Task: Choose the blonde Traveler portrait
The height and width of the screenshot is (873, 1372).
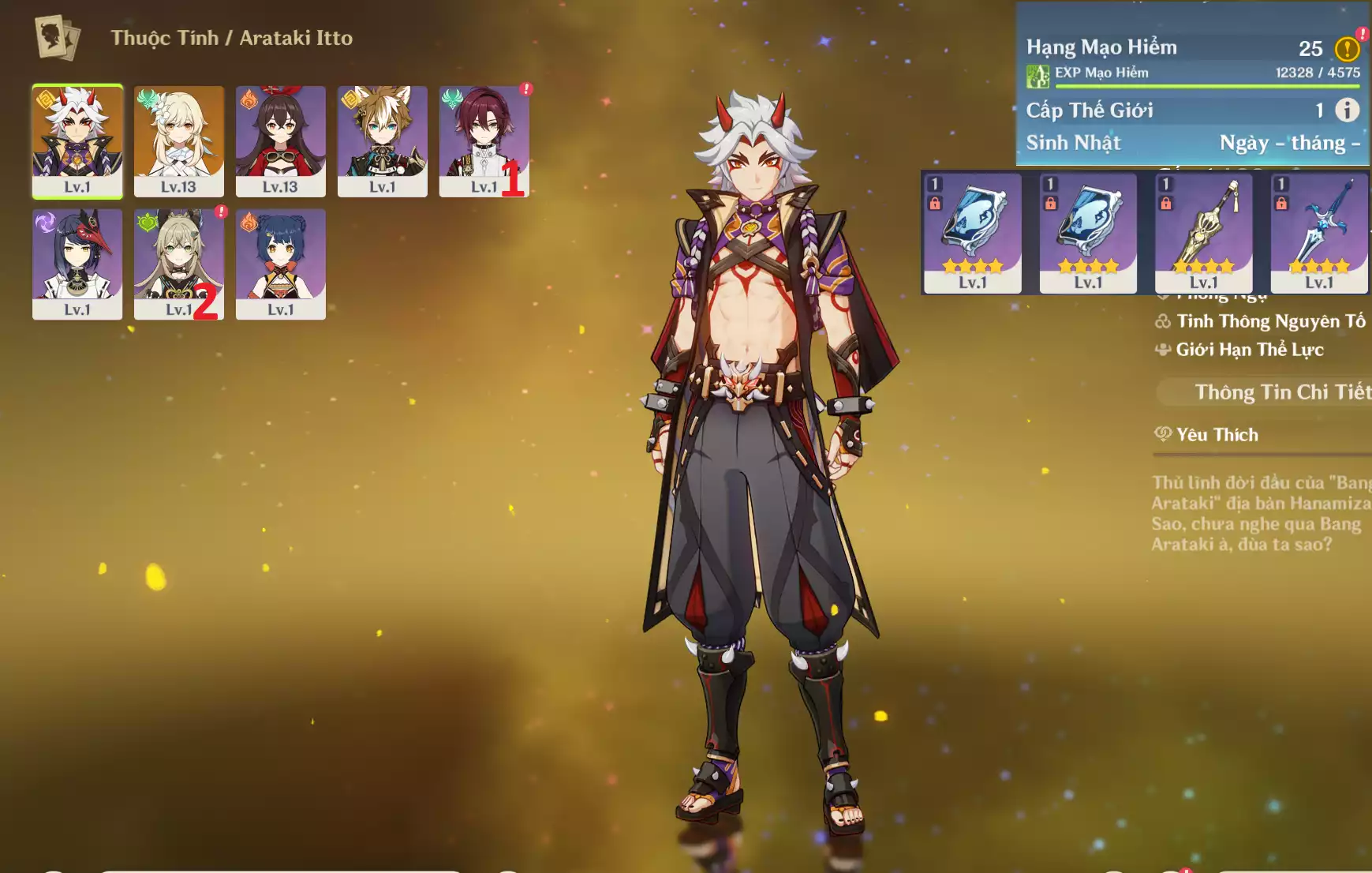Action: (179, 140)
